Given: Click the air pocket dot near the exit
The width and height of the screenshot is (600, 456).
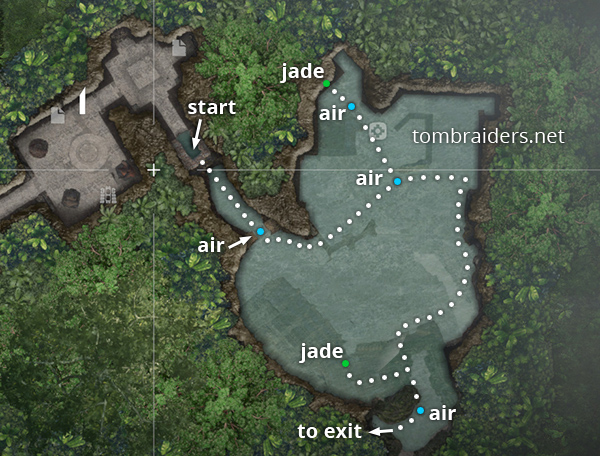Looking at the screenshot, I should pyautogui.click(x=420, y=411).
